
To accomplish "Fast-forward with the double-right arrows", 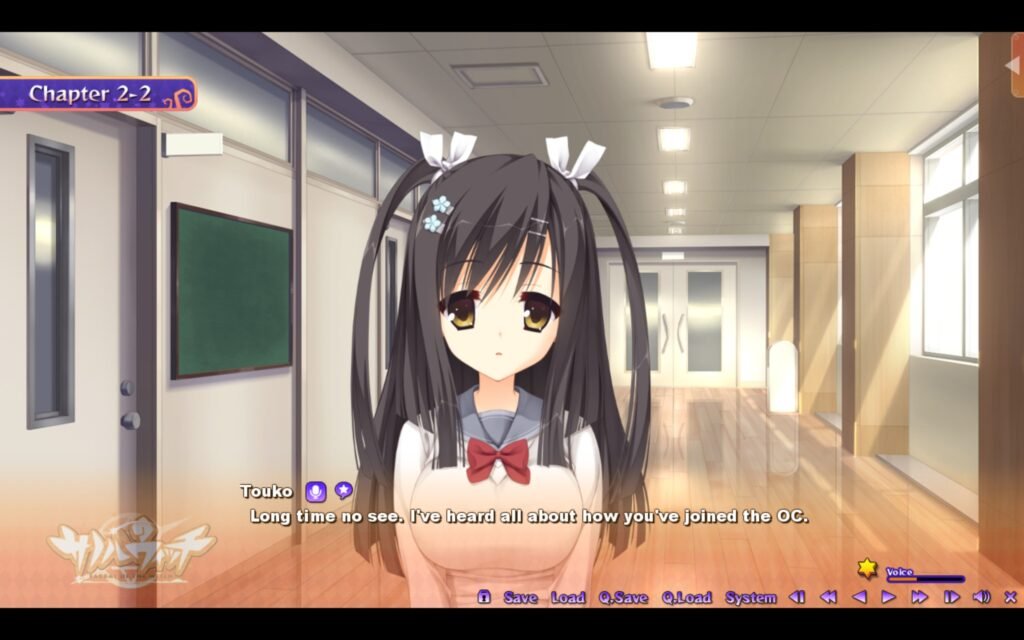I will pyautogui.click(x=919, y=597).
